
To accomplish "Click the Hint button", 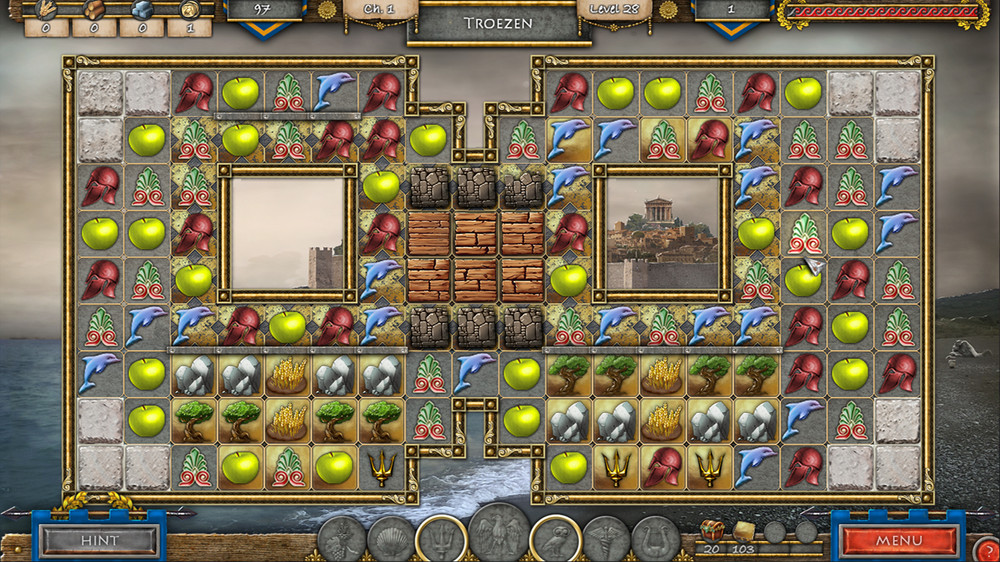I will point(98,540).
